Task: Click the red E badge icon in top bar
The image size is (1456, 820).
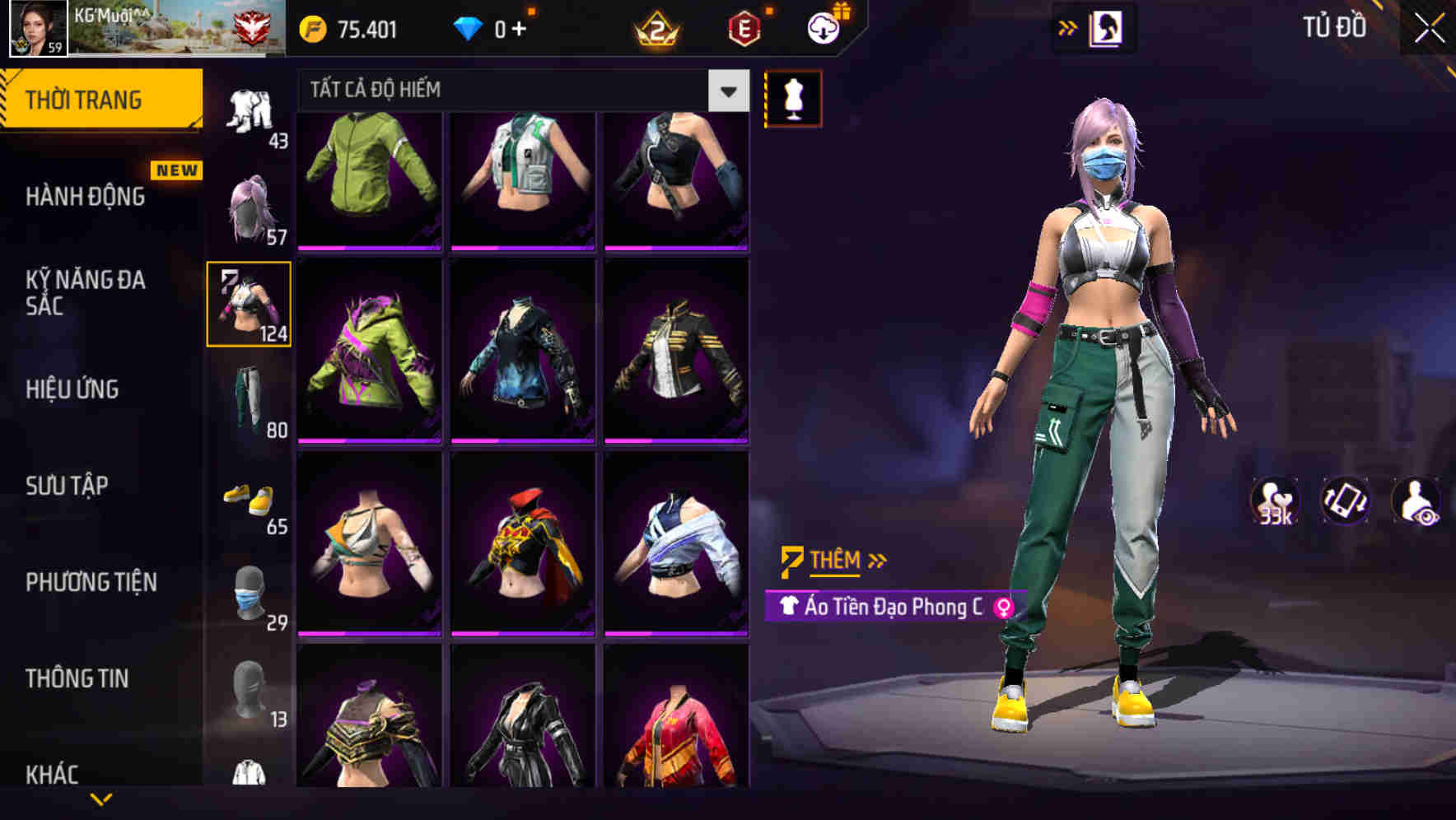Action: coord(745,27)
